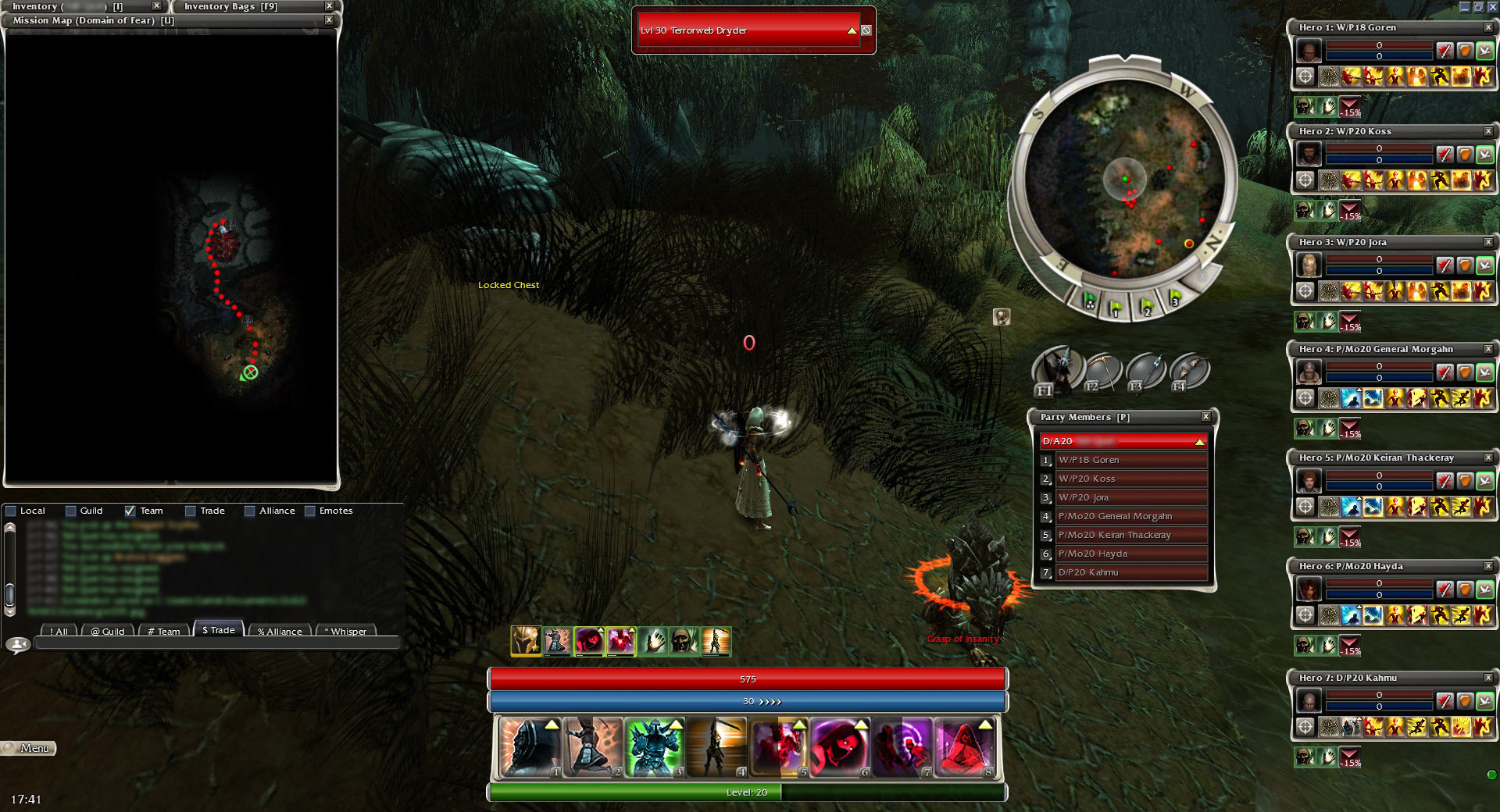This screenshot has height=812, width=1500.
Task: Uncheck the Team chat channel filter
Action: (130, 511)
